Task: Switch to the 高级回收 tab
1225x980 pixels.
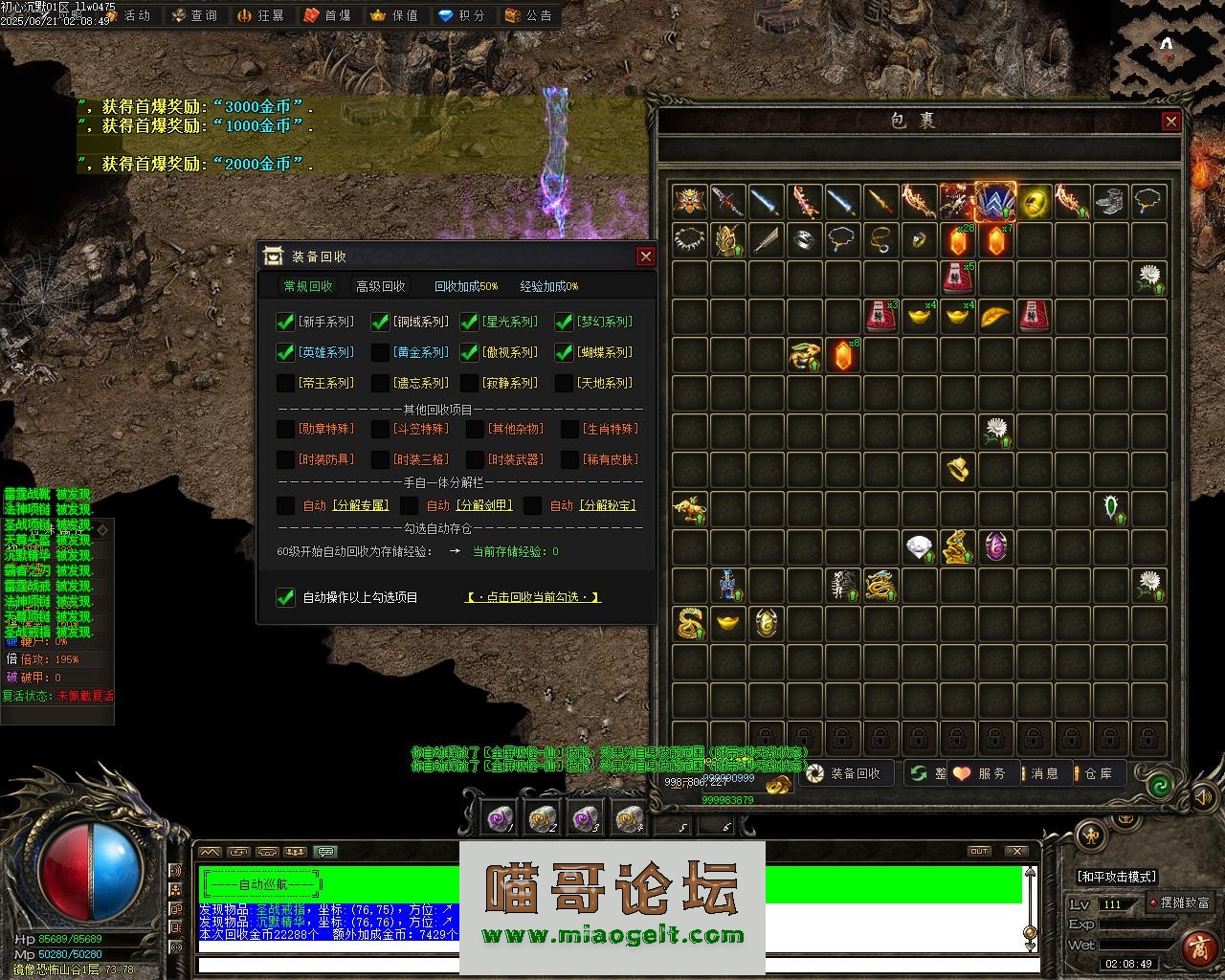Action: click(381, 286)
